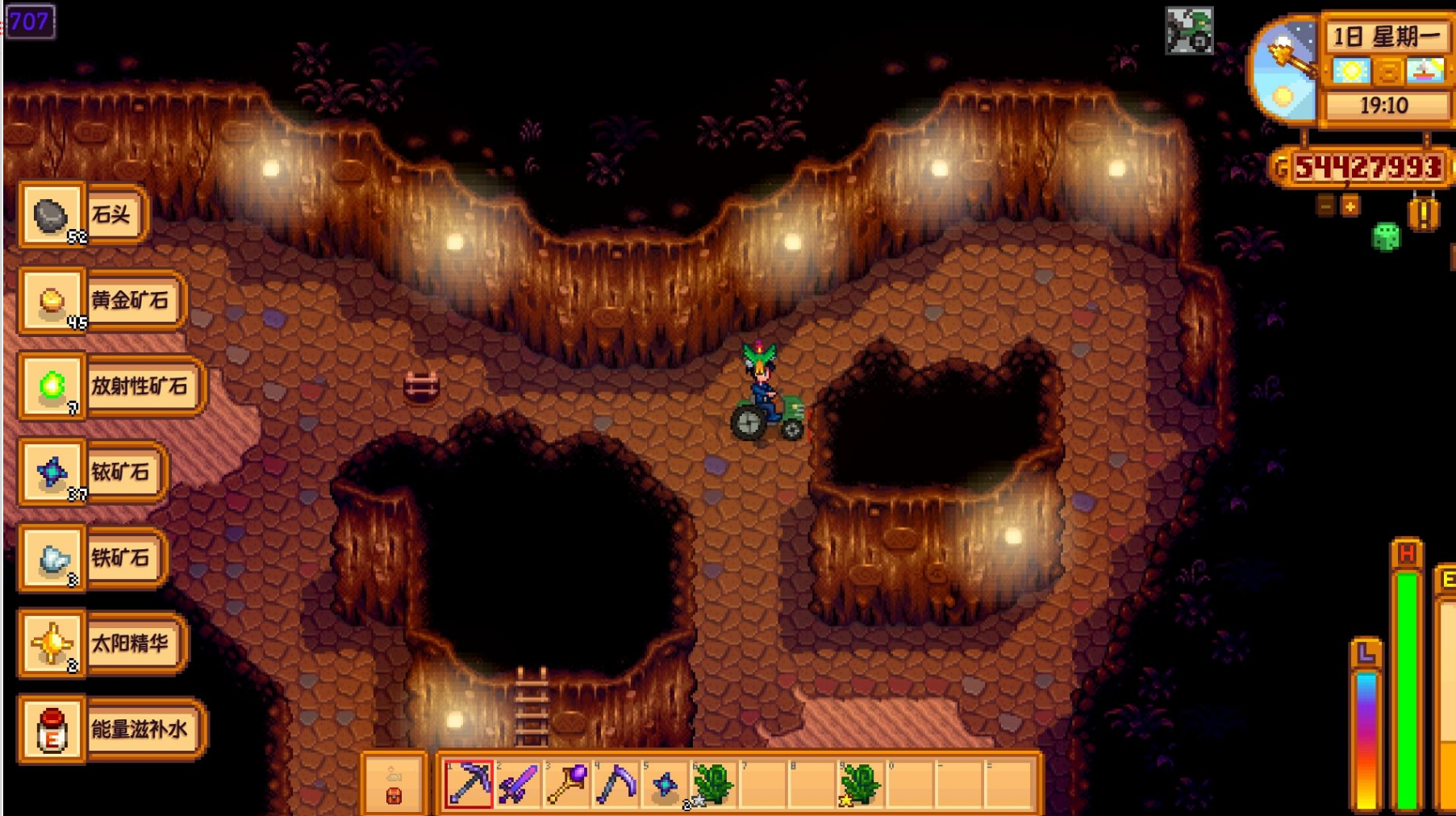The width and height of the screenshot is (1456, 816).
Task: Select the blue iridium star item
Action: click(x=665, y=783)
